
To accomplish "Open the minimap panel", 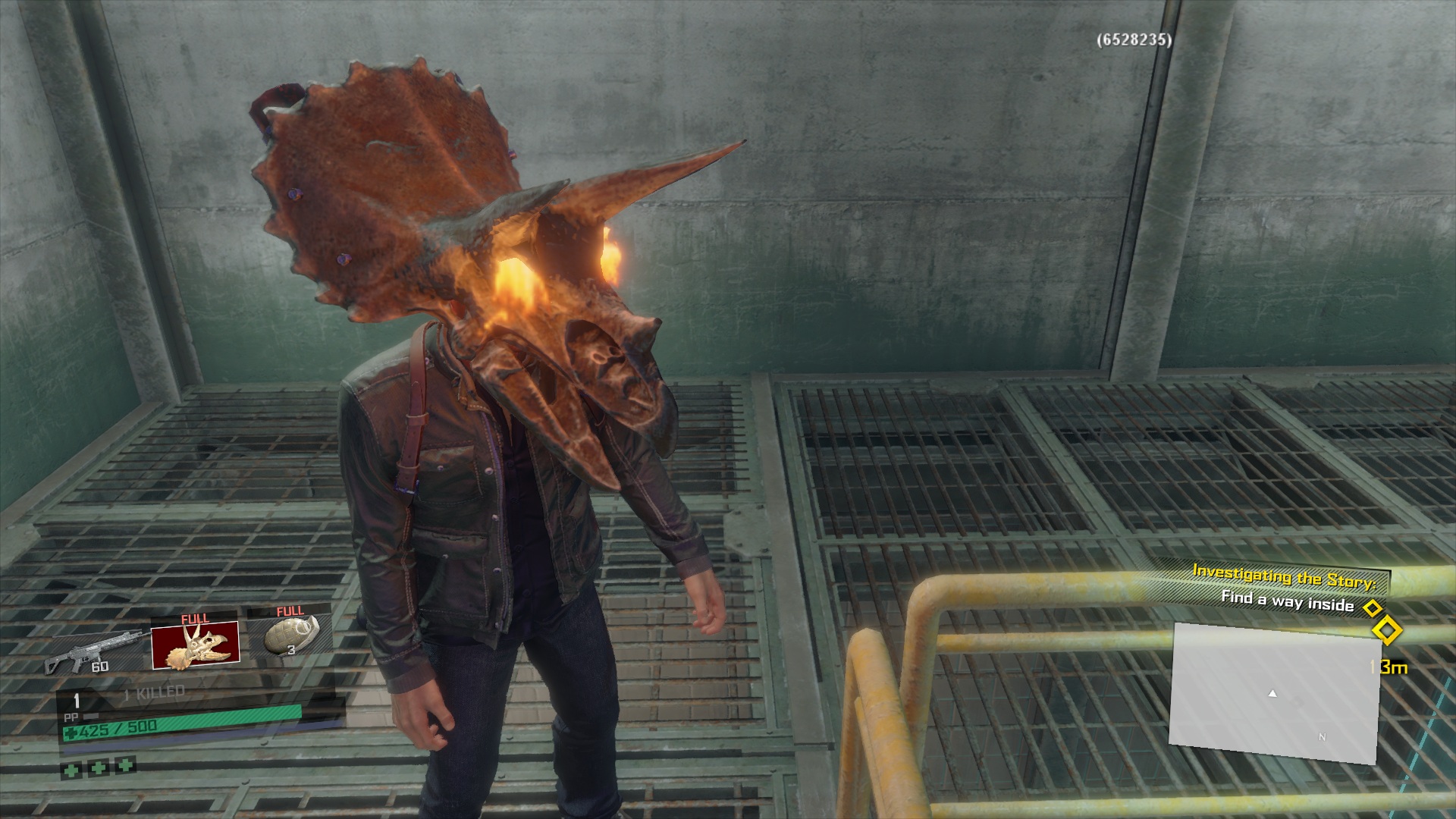I will coord(1274,693).
